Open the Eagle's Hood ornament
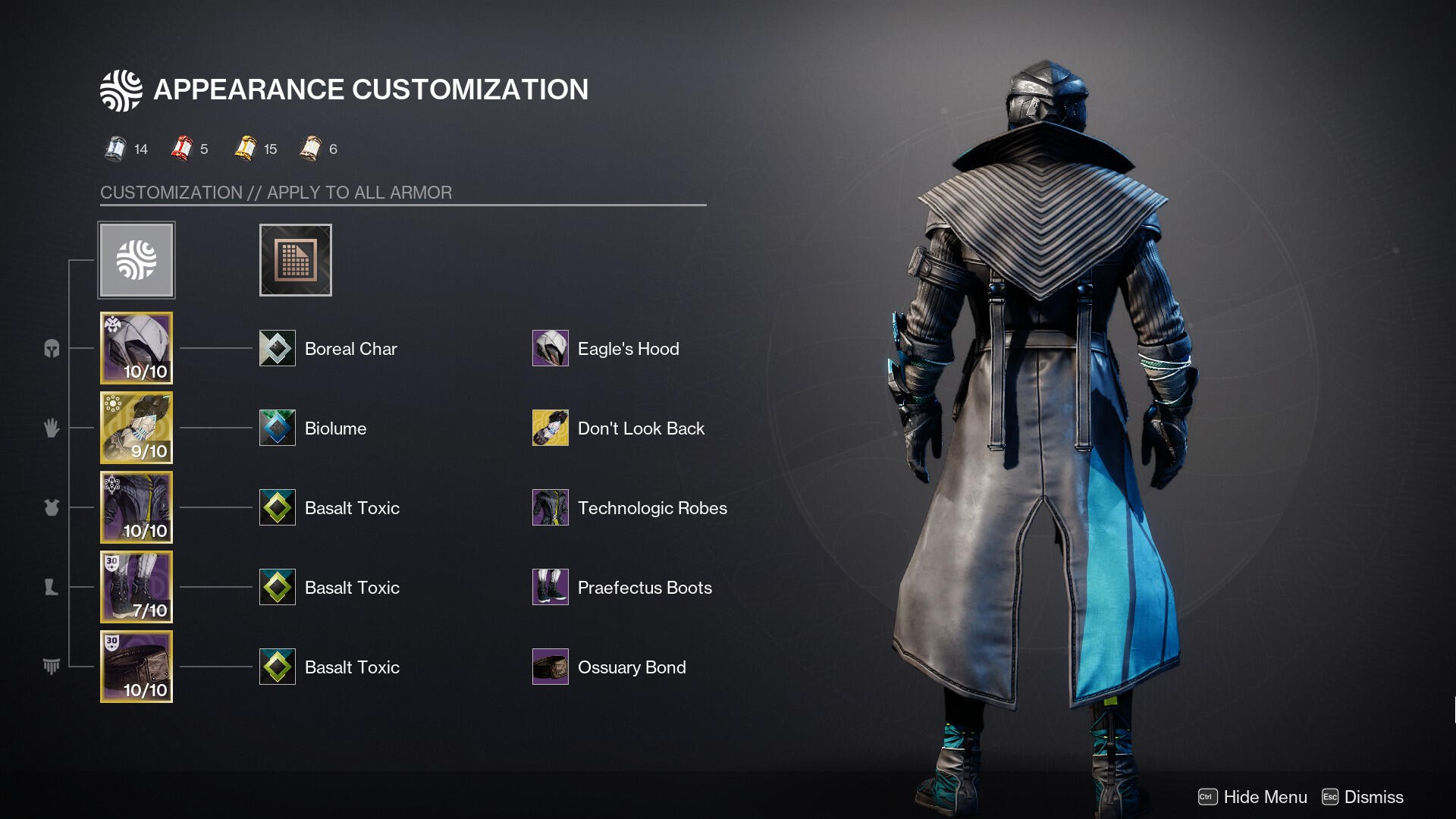Image resolution: width=1456 pixels, height=819 pixels. (x=551, y=348)
